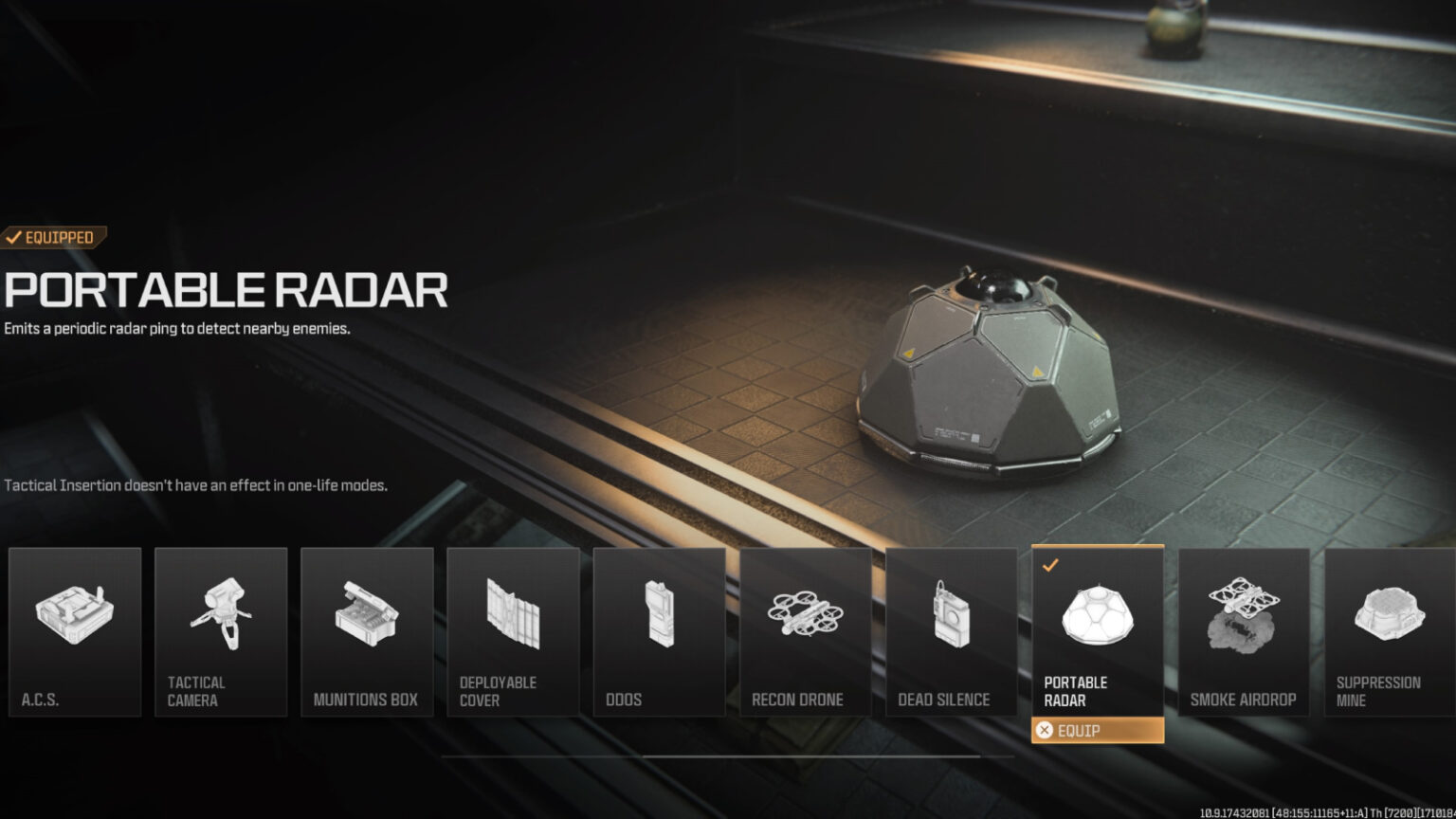This screenshot has width=1456, height=819.
Task: Select the Recon Drone icon
Action: point(805,616)
